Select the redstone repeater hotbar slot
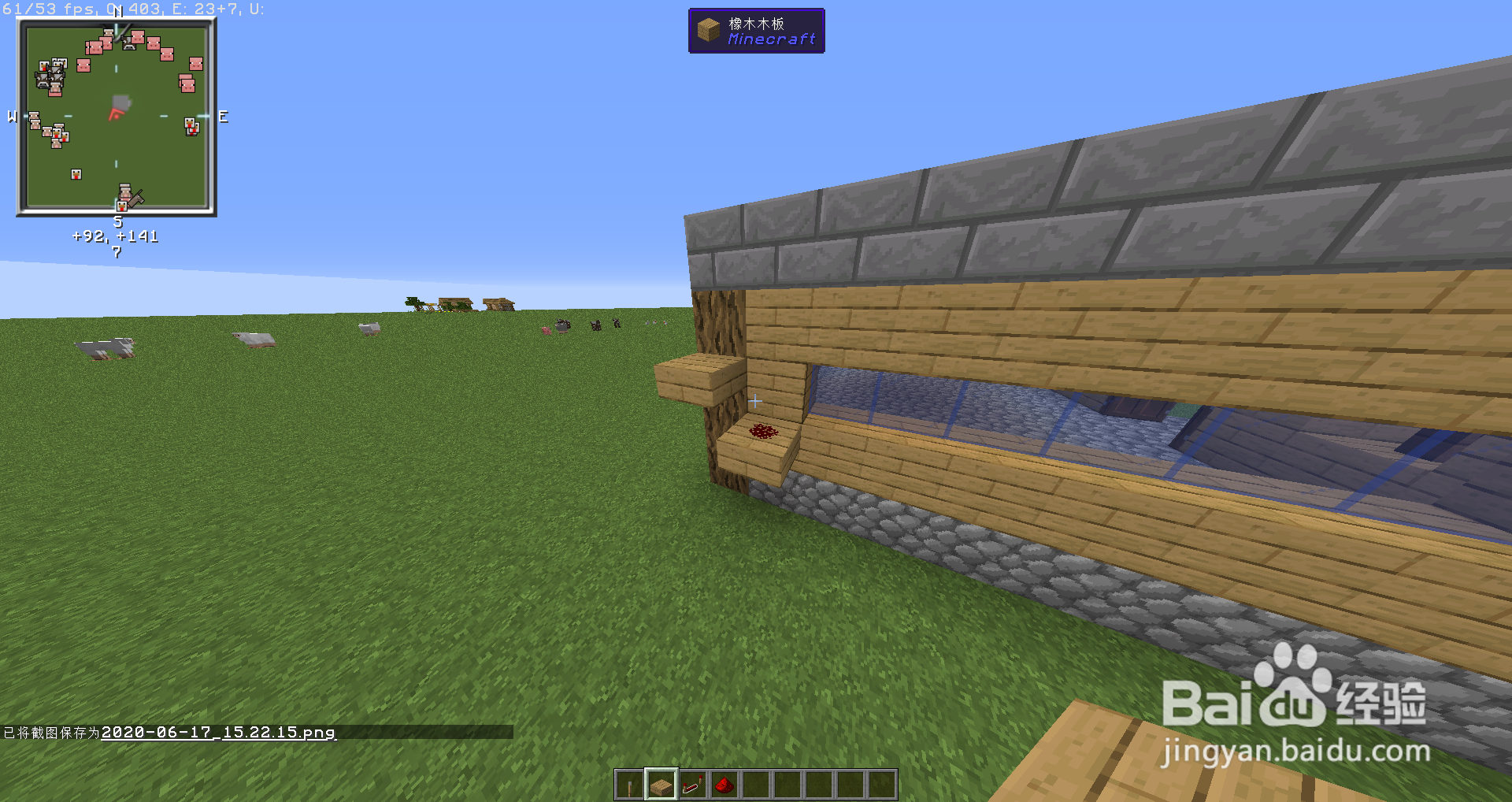Image resolution: width=1512 pixels, height=802 pixels. click(x=693, y=785)
